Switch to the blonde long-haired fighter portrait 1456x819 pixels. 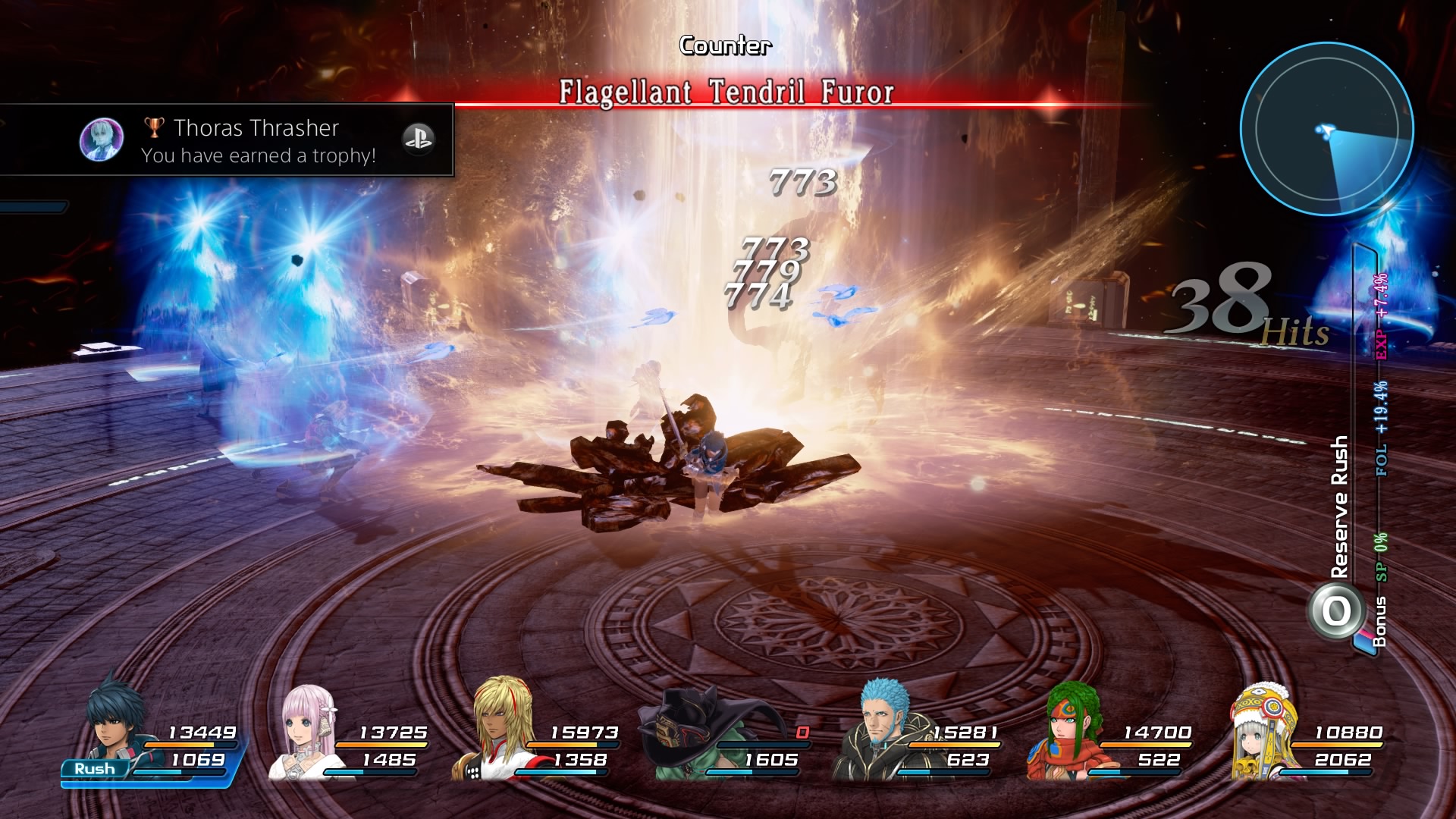[x=500, y=726]
